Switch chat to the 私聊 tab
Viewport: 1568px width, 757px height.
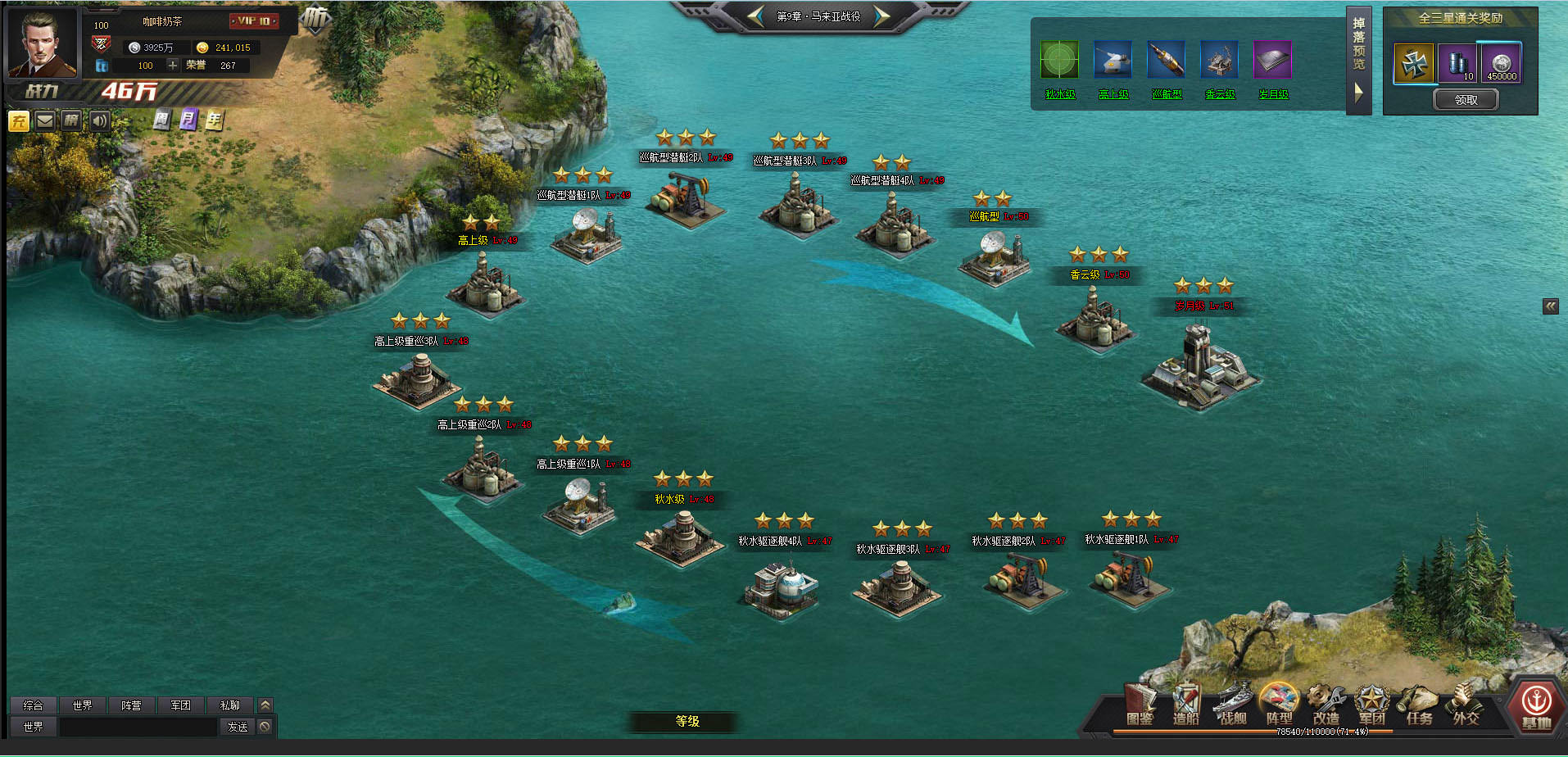pyautogui.click(x=229, y=705)
